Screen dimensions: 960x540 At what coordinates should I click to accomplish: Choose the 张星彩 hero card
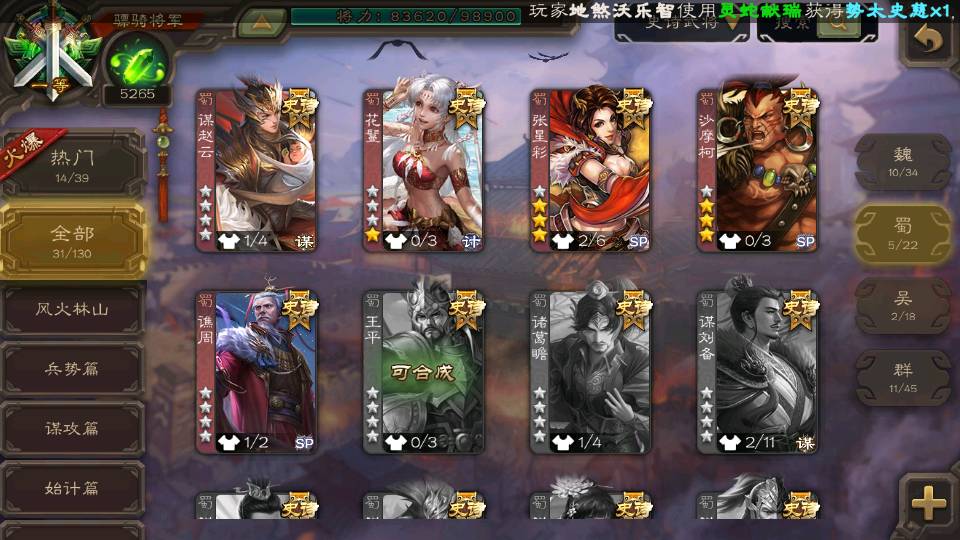590,170
